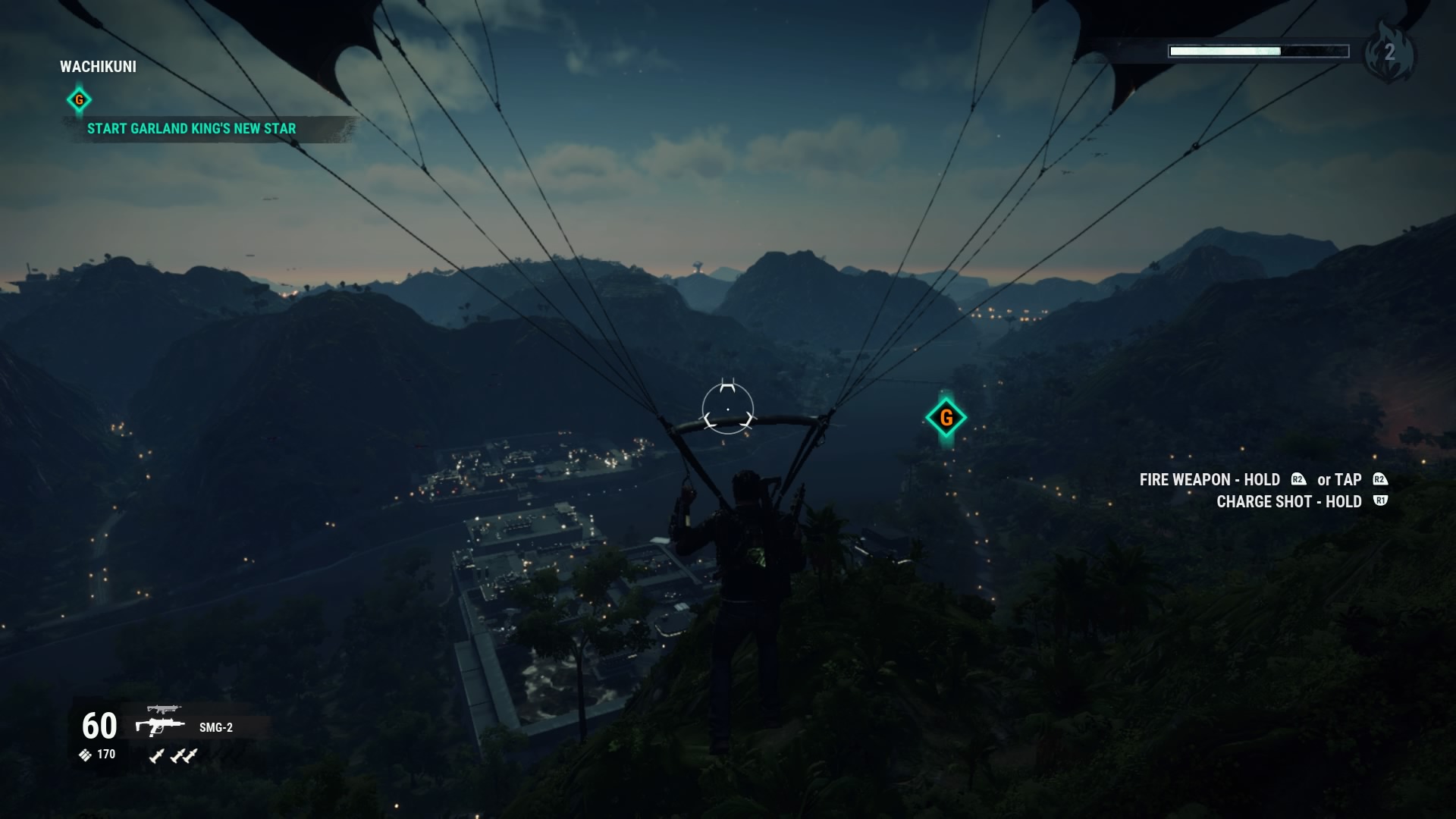This screenshot has height=819, width=1456.
Task: Expand the WACHIKUNI location banner
Action: 99,67
